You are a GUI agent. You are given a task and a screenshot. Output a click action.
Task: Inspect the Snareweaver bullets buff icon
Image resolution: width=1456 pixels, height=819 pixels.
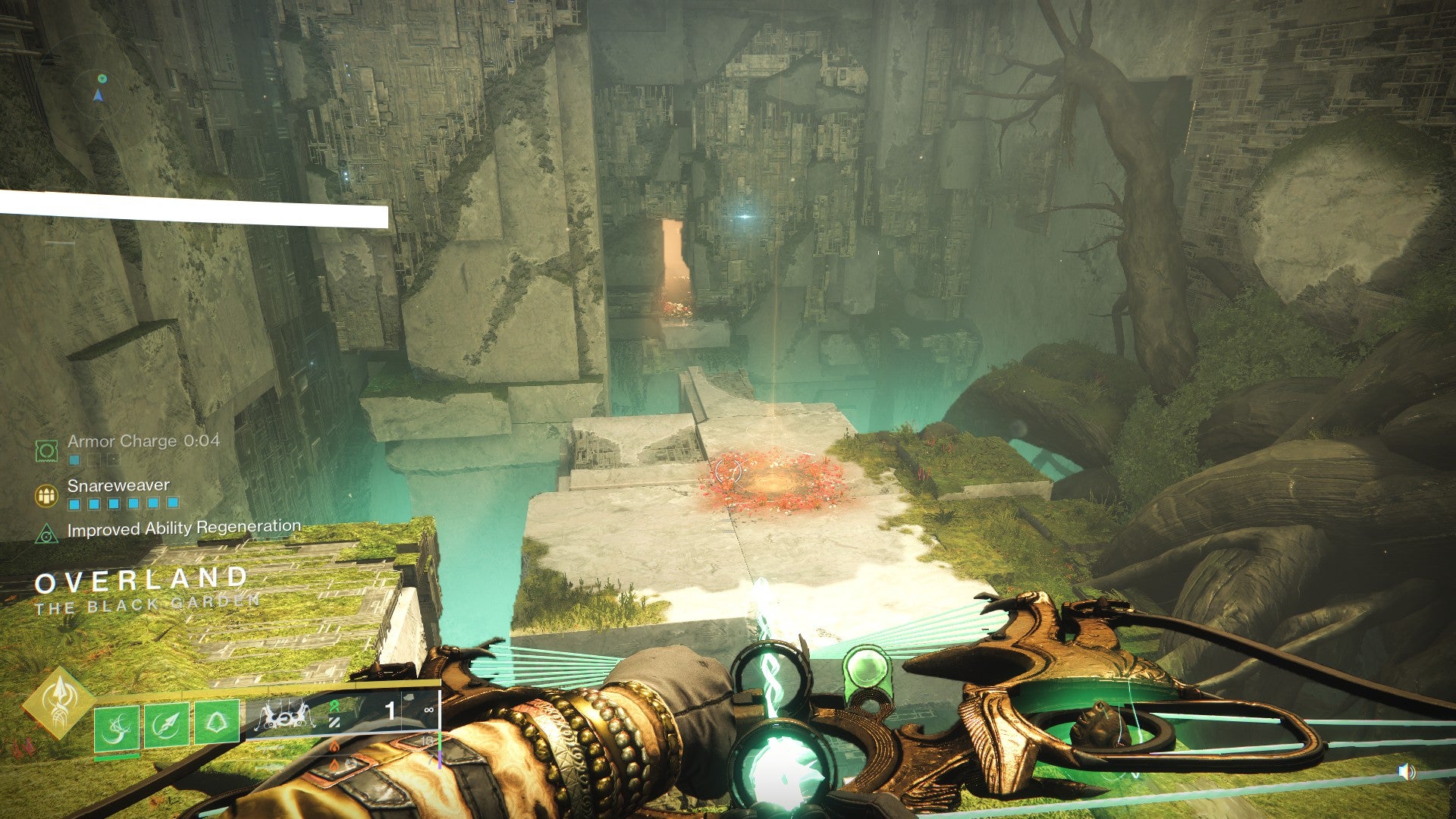tap(47, 496)
